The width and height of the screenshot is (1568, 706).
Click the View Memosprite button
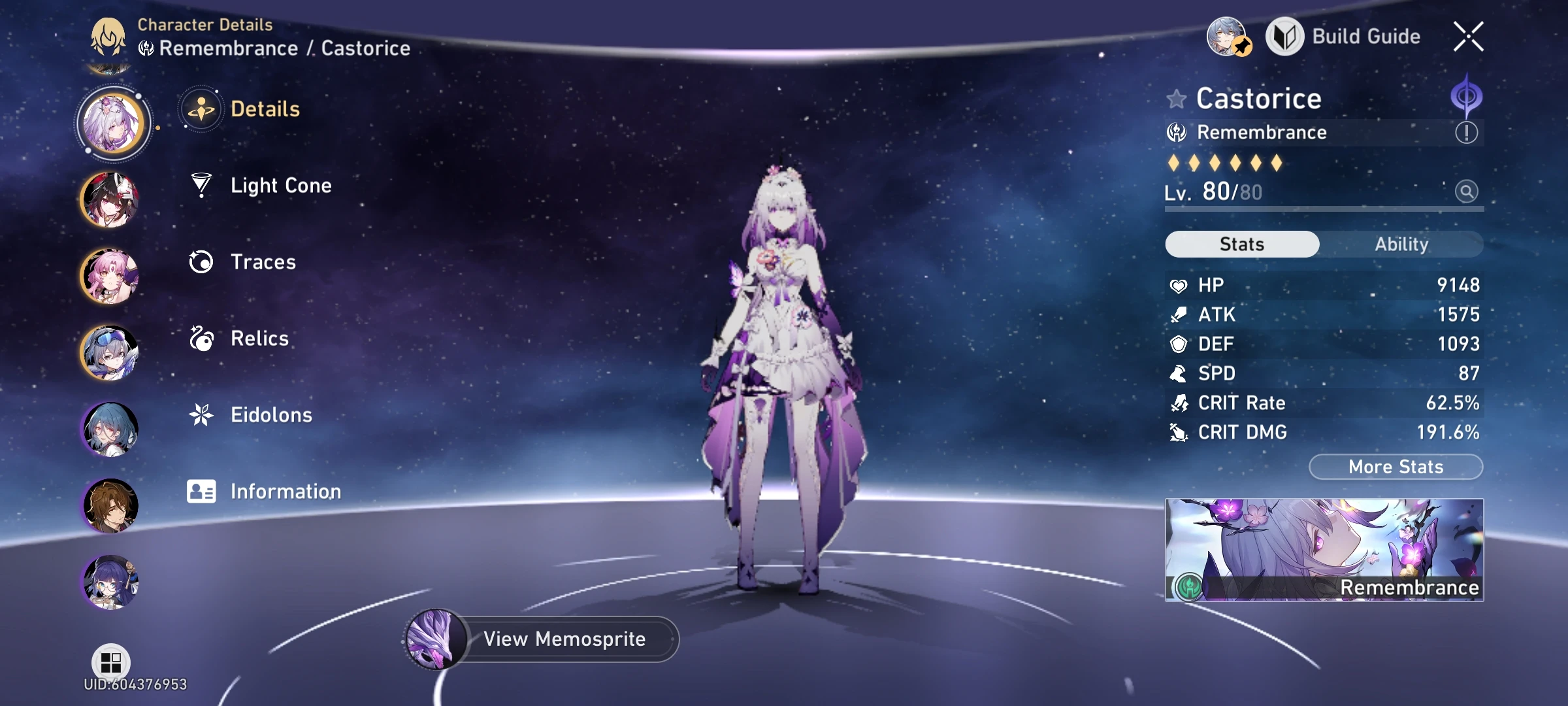click(x=563, y=639)
